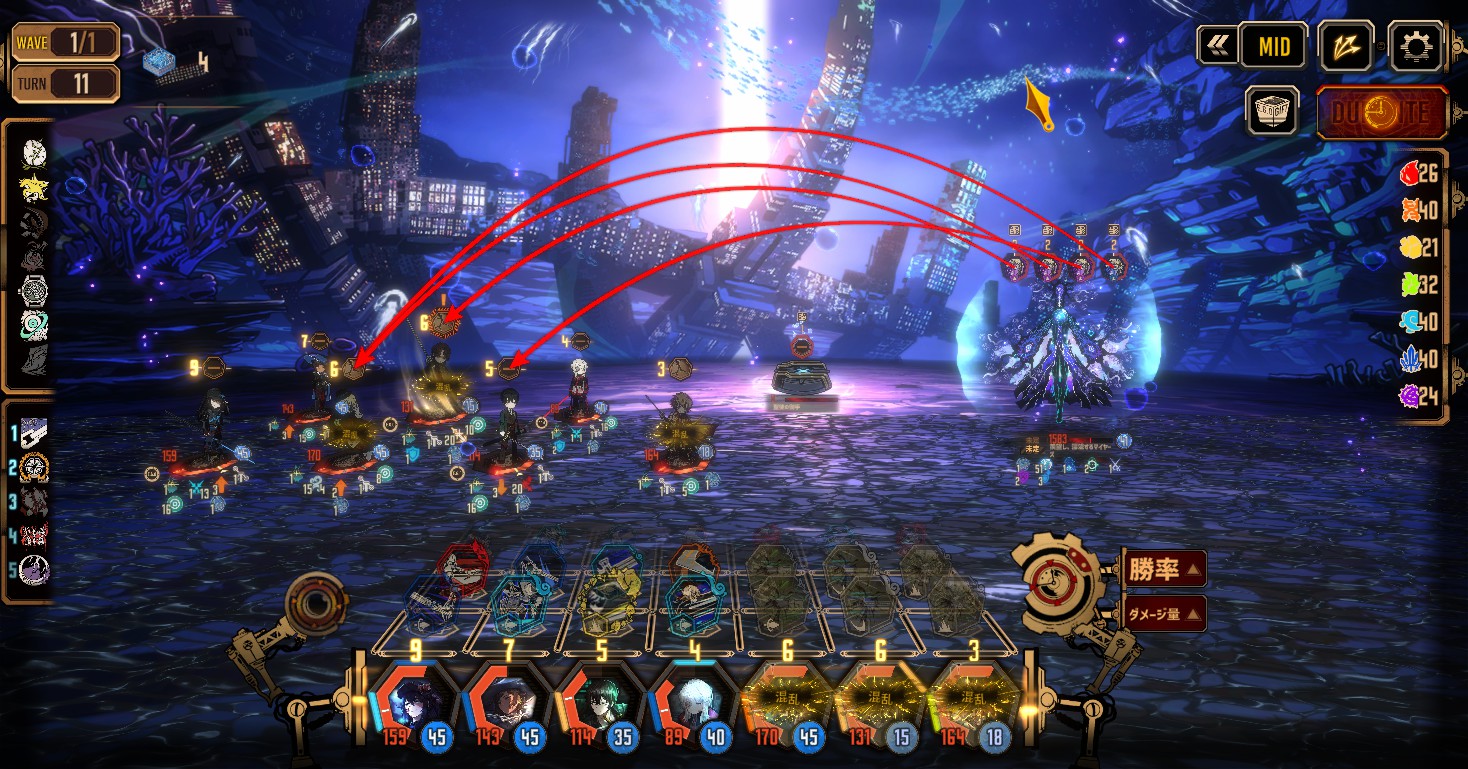The height and width of the screenshot is (769, 1468).
Task: Select the ダメージ量 damage button
Action: pos(1165,614)
